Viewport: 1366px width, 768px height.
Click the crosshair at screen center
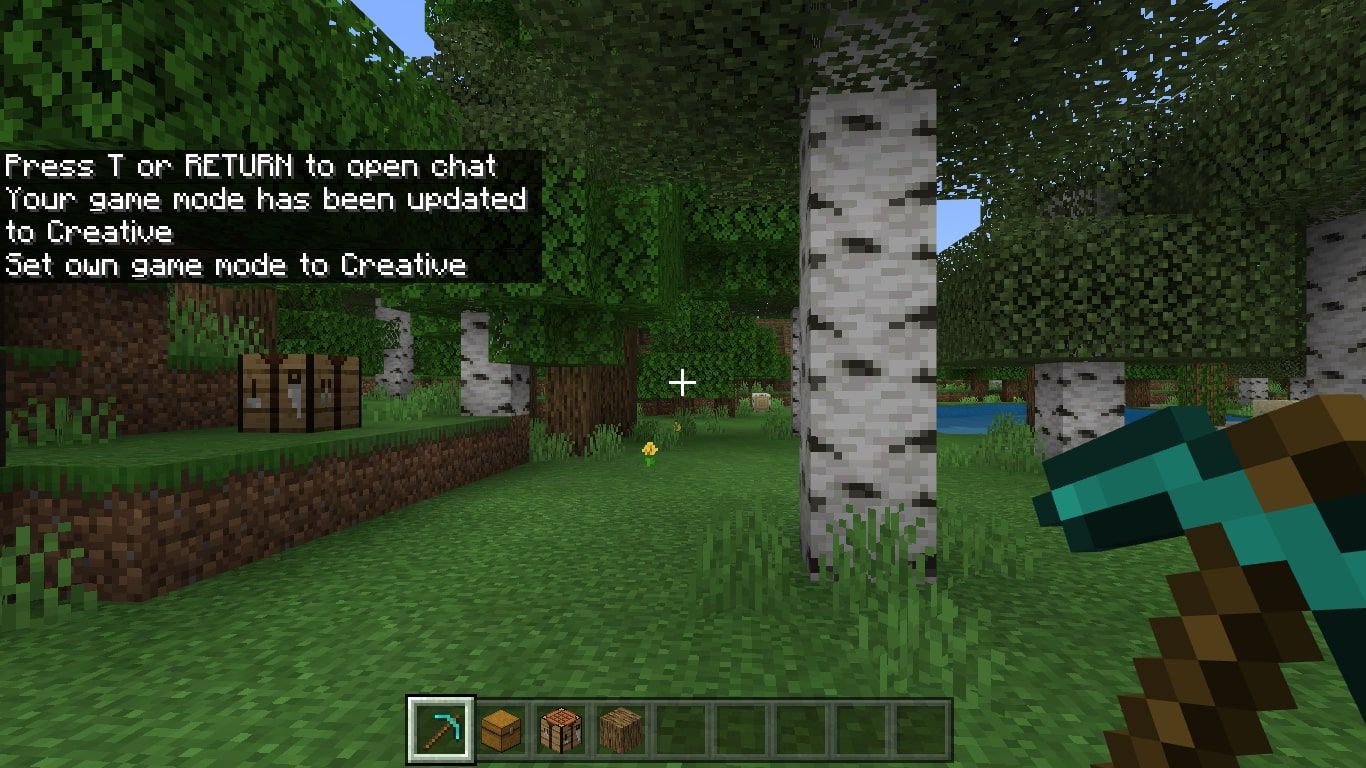click(x=683, y=382)
